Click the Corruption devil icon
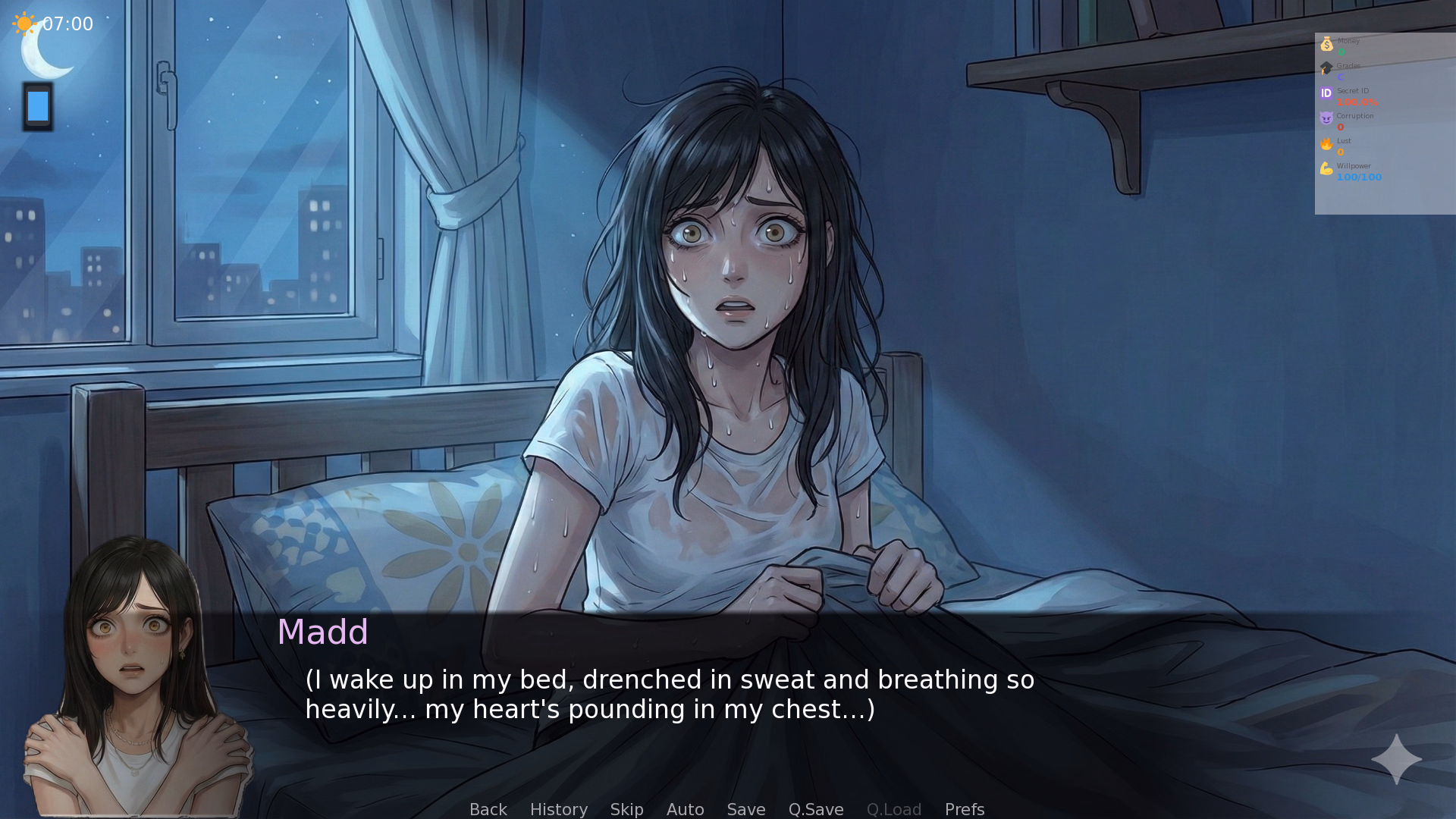The width and height of the screenshot is (1456, 819). (x=1326, y=118)
